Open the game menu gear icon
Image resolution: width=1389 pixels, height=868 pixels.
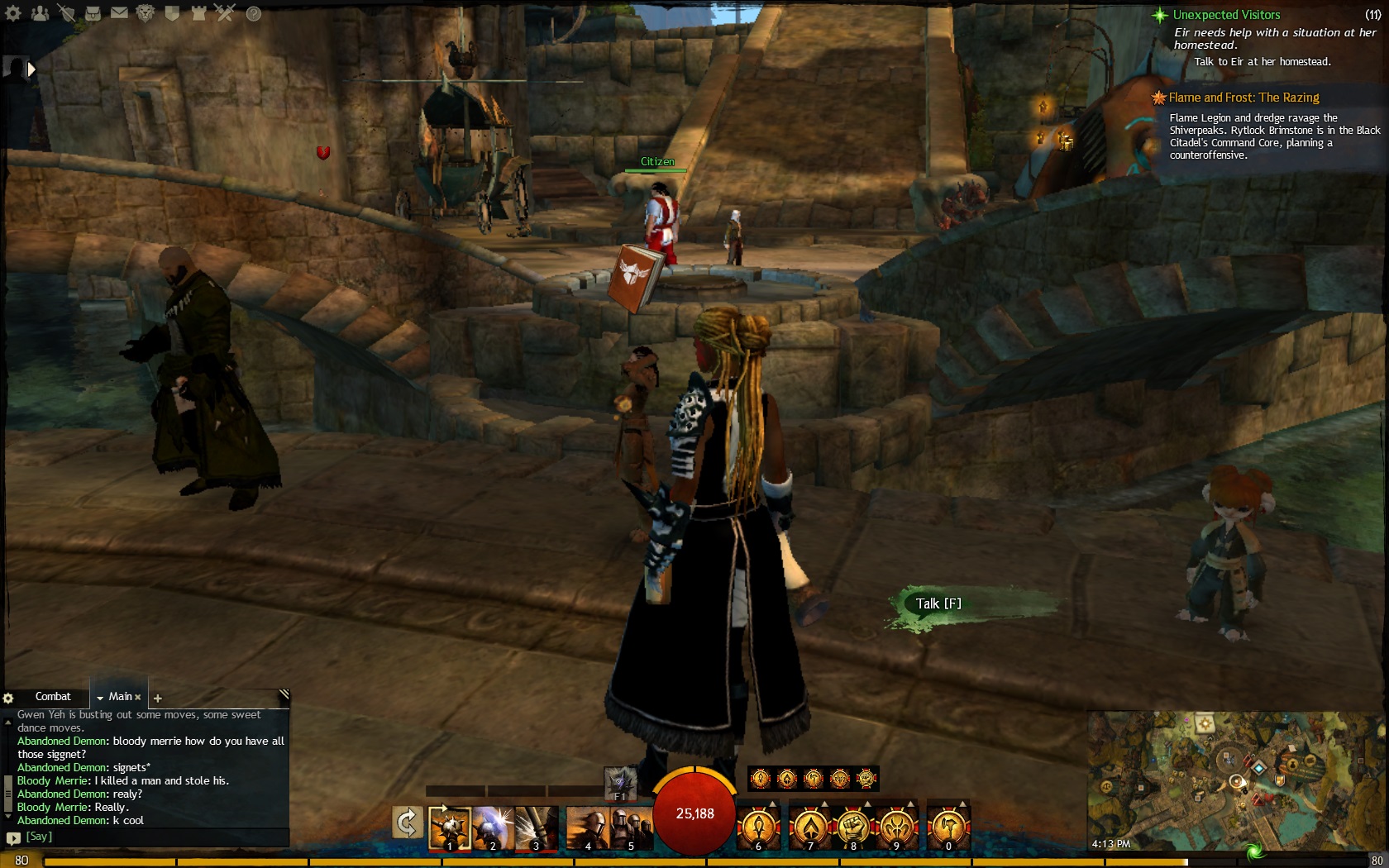[x=13, y=13]
